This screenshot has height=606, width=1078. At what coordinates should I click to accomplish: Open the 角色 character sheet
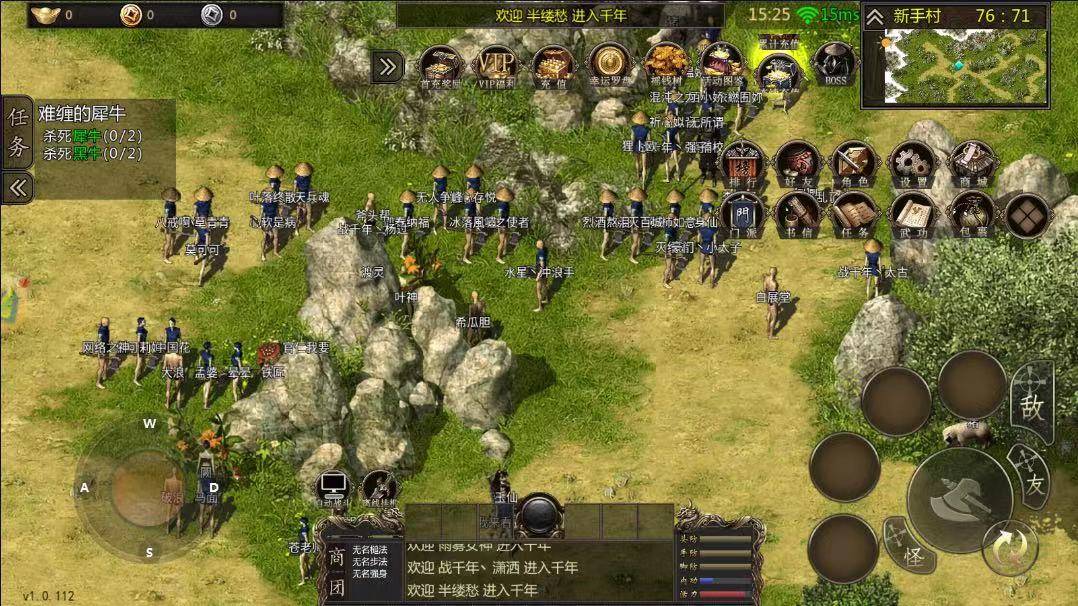coord(855,163)
